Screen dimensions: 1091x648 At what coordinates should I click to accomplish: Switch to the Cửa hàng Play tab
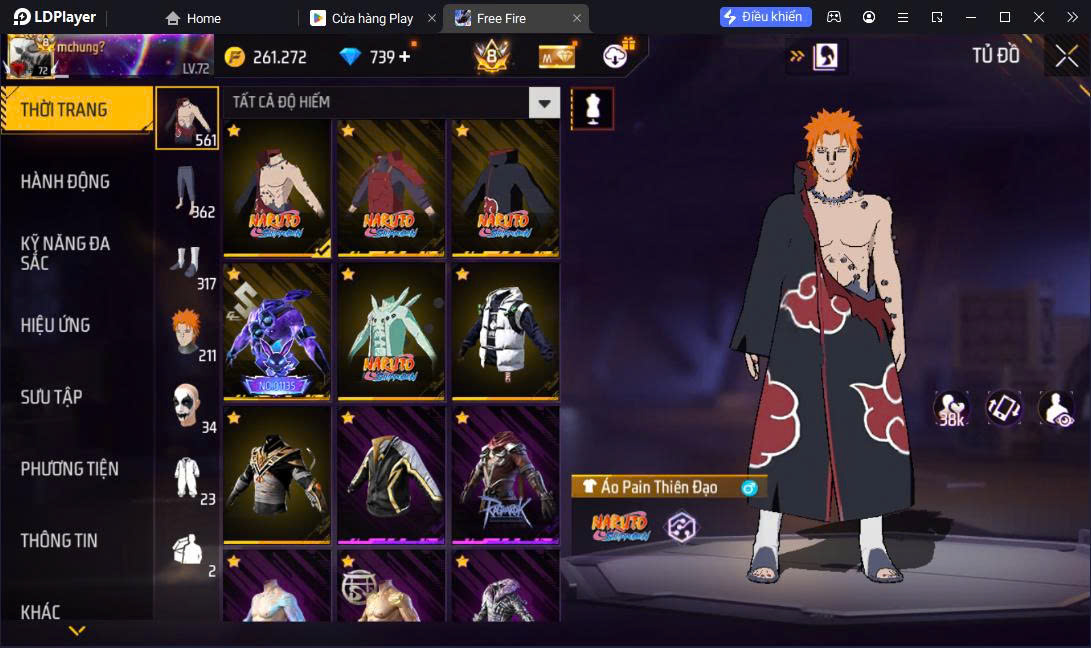coord(372,18)
